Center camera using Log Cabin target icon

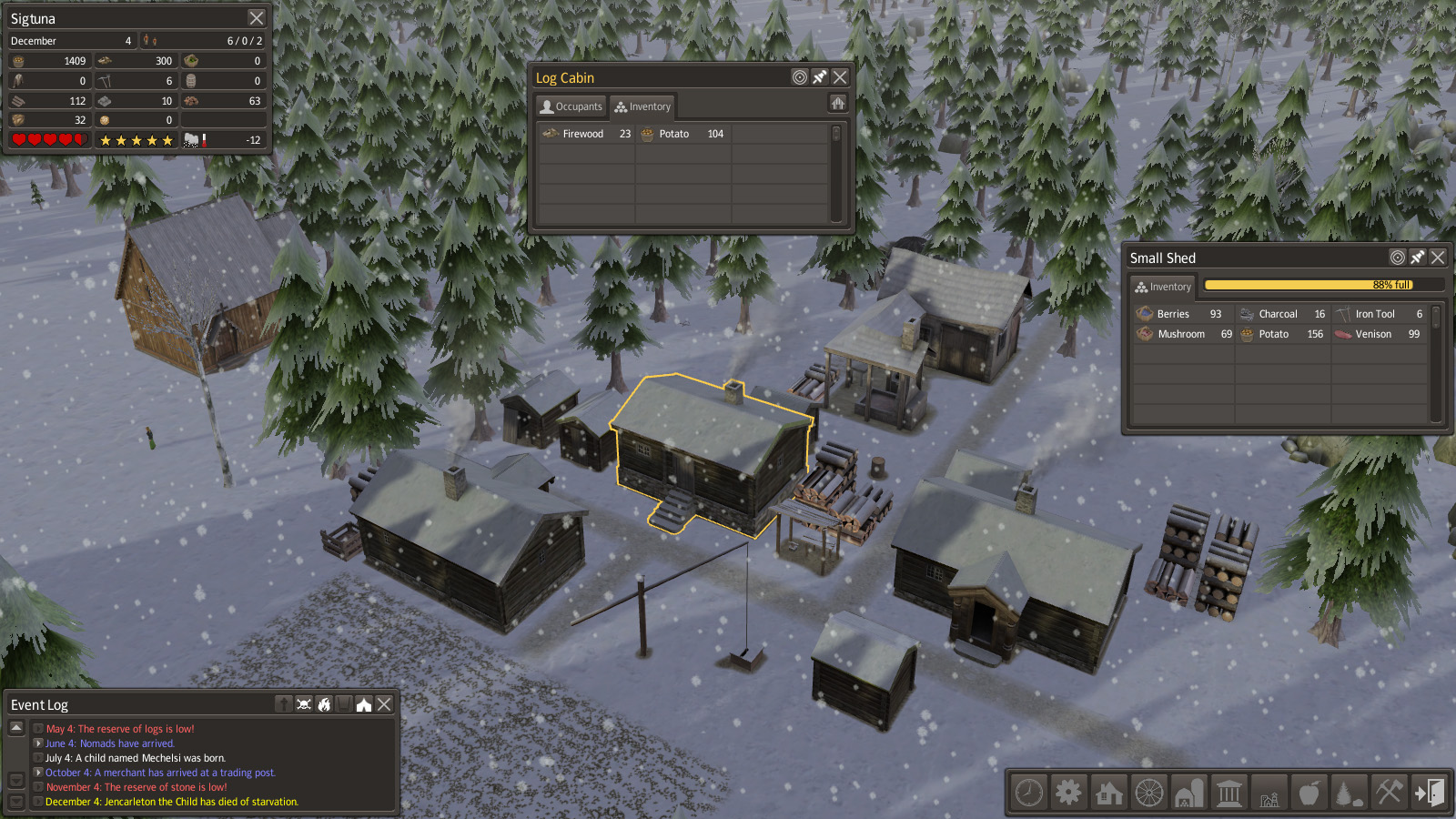(x=800, y=77)
